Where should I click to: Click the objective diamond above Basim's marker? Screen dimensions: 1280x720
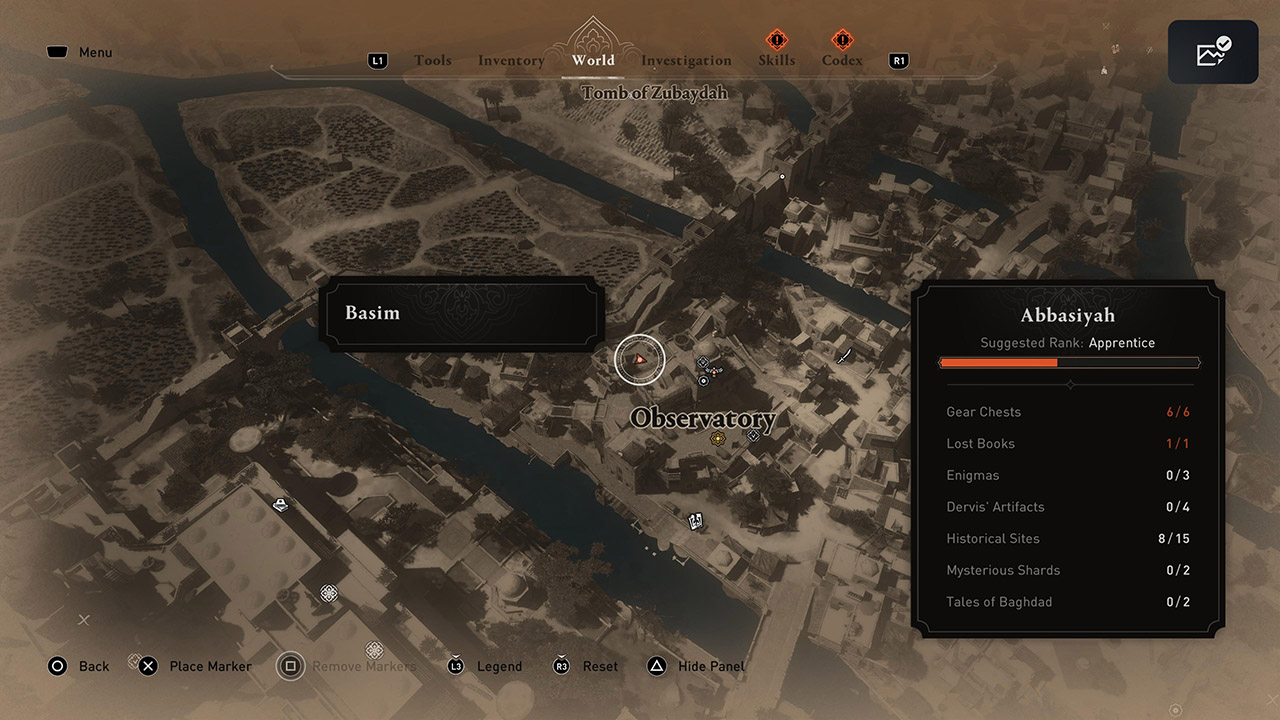tap(702, 361)
